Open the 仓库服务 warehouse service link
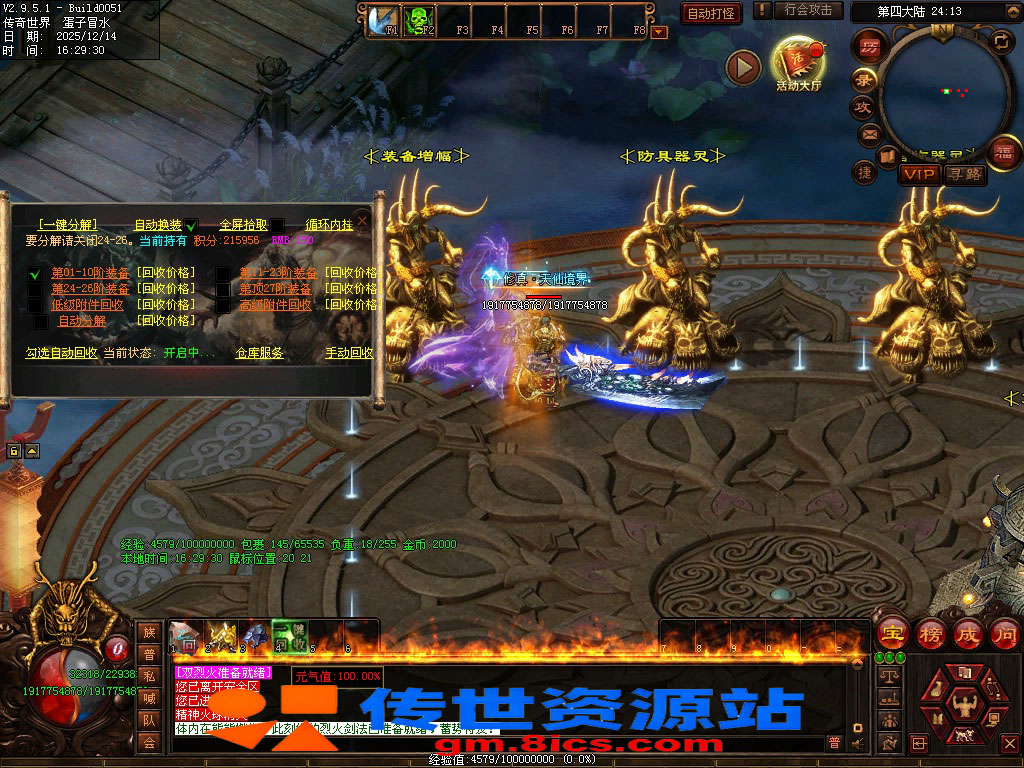Viewport: 1024px width, 768px height. pos(259,353)
